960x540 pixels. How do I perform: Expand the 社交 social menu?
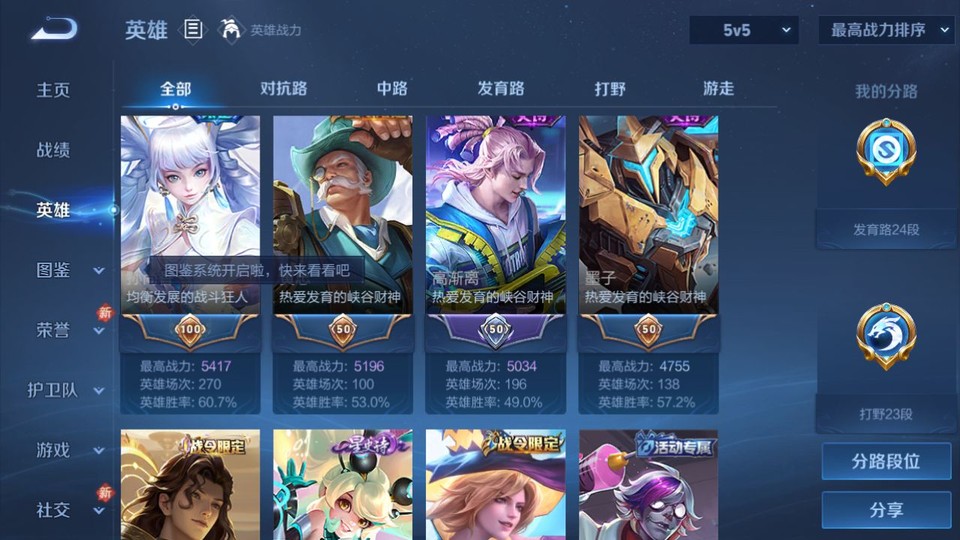[66, 510]
